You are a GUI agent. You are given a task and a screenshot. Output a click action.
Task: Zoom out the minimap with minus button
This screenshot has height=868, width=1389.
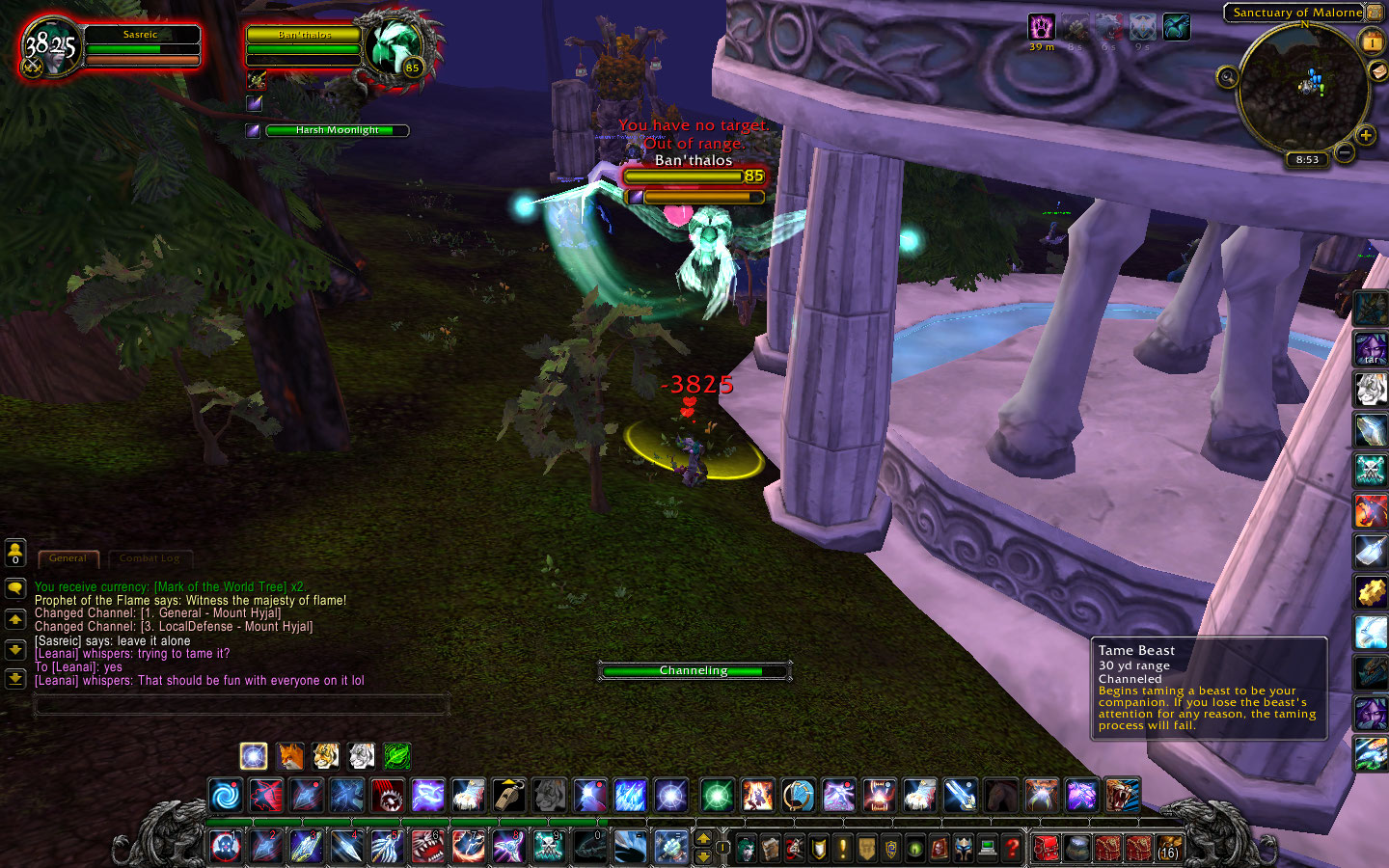coord(1345,151)
